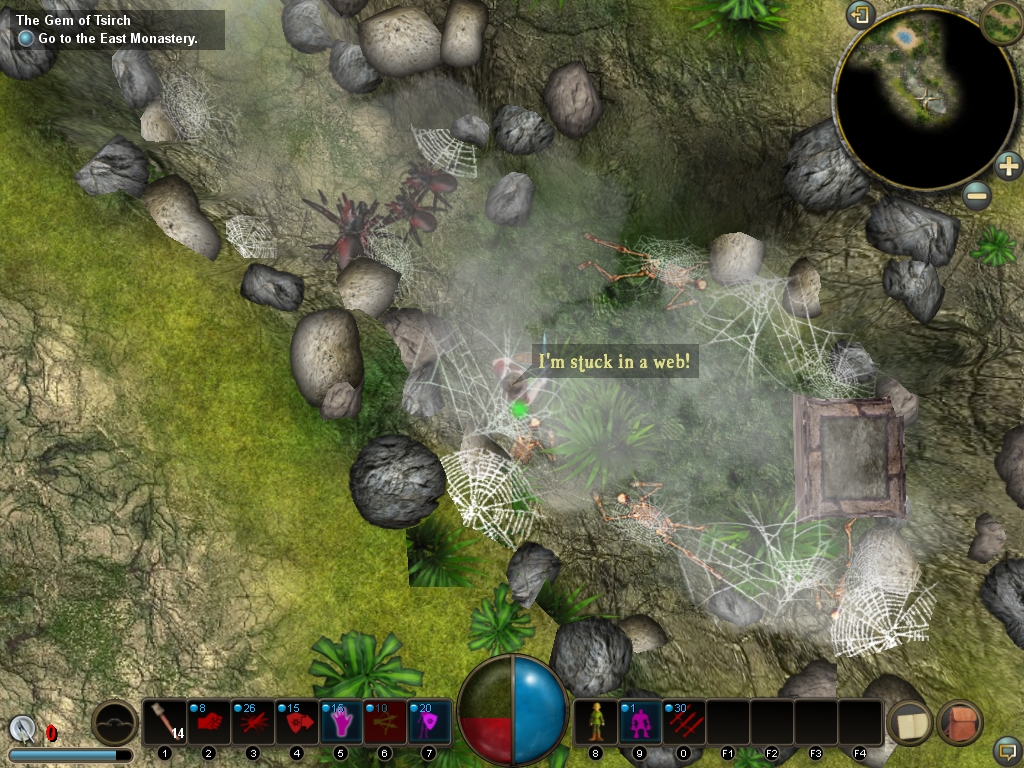Use the three red swords ability
This screenshot has width=1024, height=768.
684,722
